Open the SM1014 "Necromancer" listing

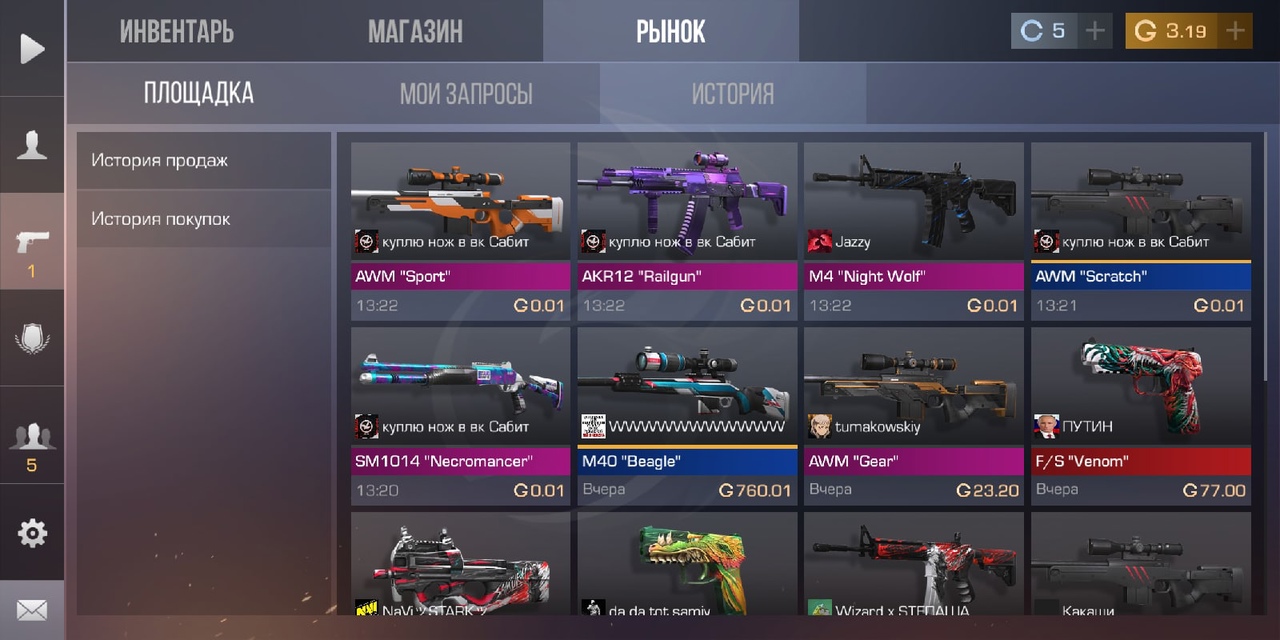click(460, 415)
